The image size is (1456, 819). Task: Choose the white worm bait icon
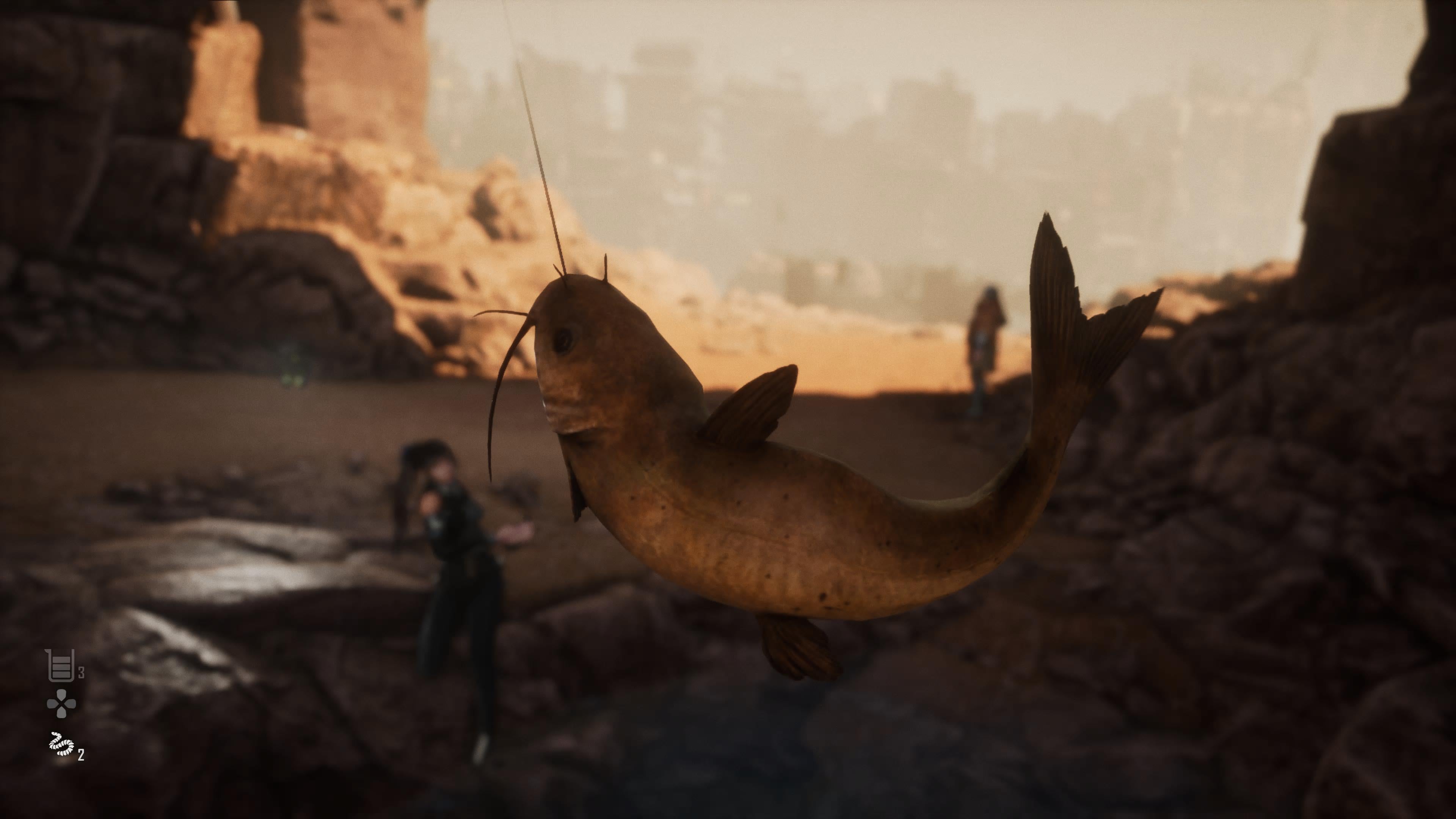click(x=61, y=745)
